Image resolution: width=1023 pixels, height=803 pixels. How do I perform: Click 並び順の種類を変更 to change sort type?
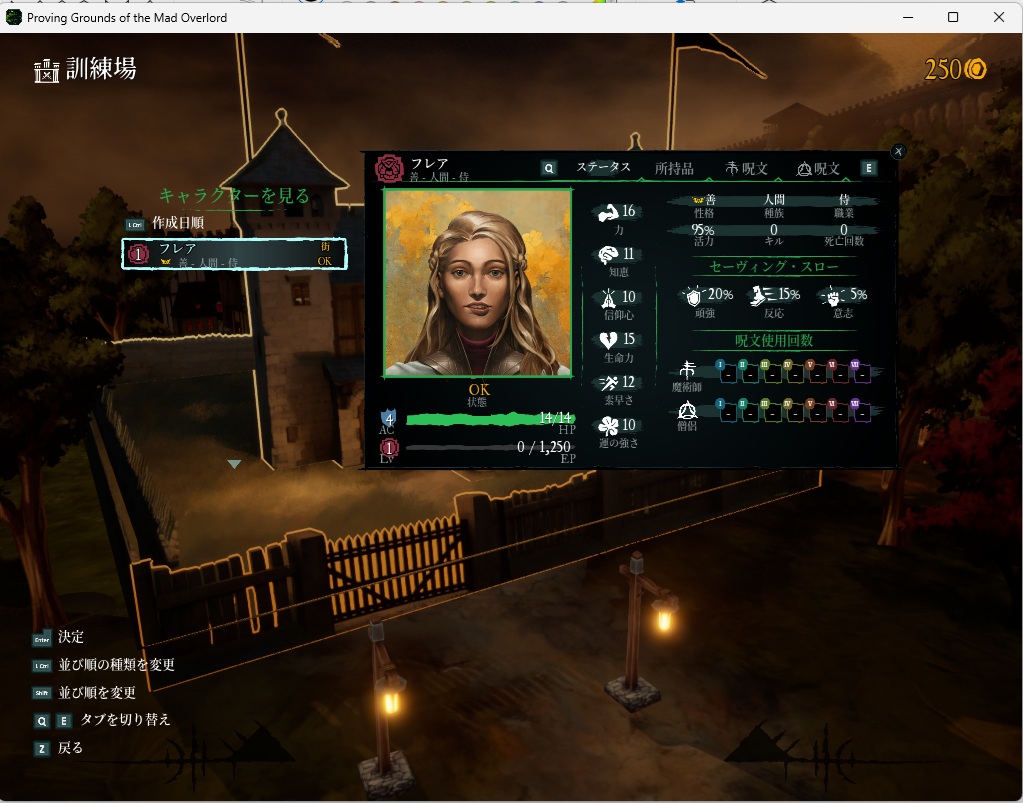(115, 665)
